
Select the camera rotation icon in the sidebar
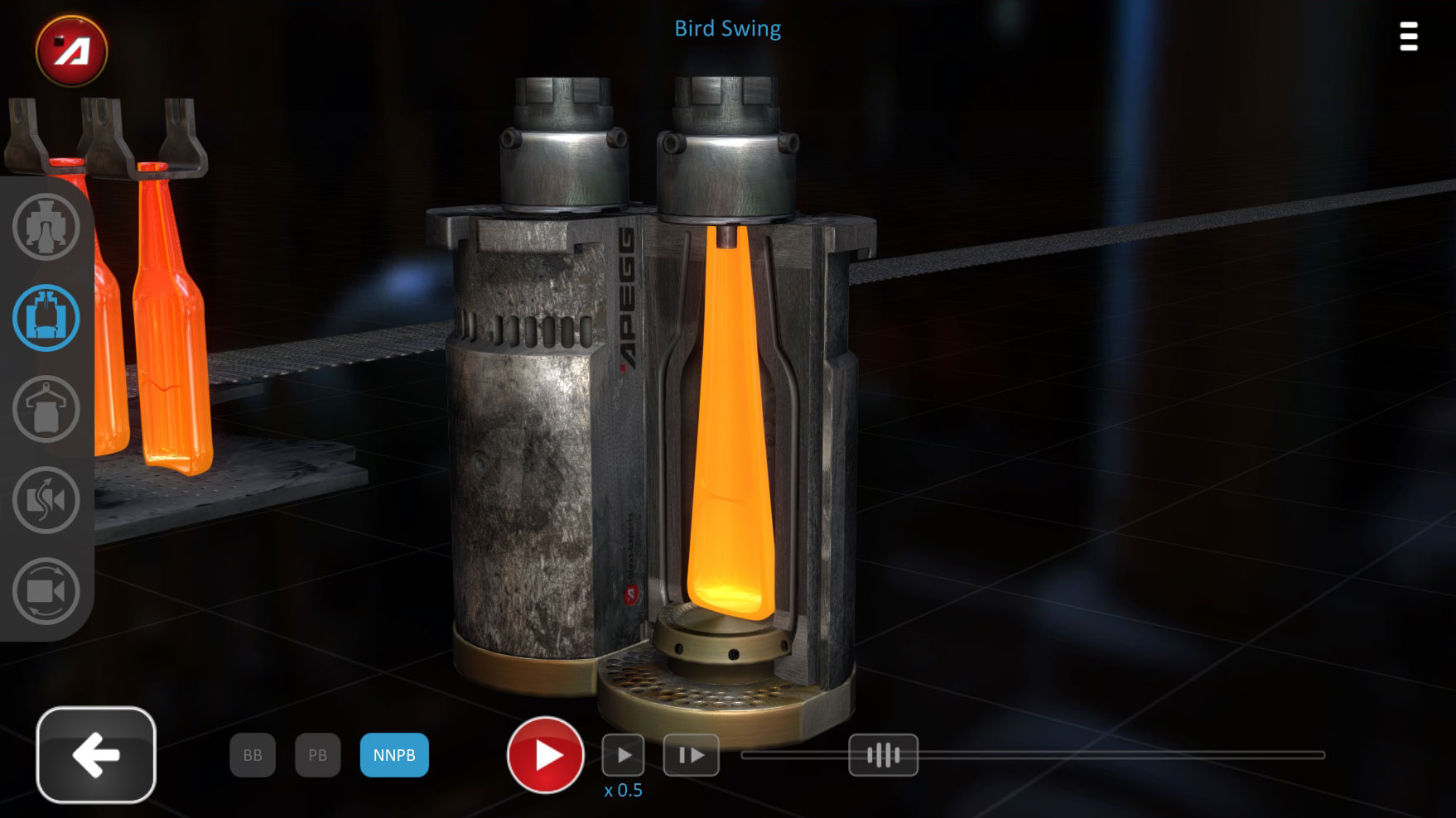coord(46,592)
